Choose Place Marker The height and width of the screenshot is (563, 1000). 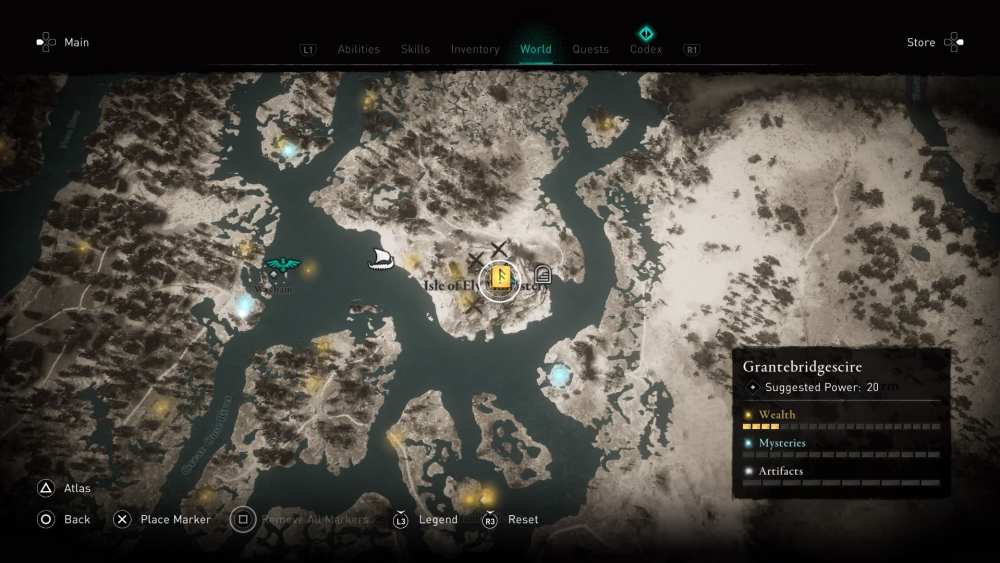pyautogui.click(x=162, y=519)
